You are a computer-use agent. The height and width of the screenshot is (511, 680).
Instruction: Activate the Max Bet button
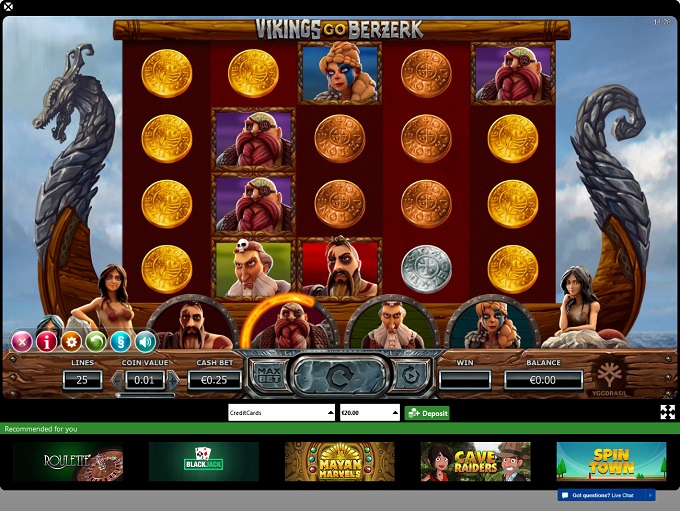click(x=268, y=376)
